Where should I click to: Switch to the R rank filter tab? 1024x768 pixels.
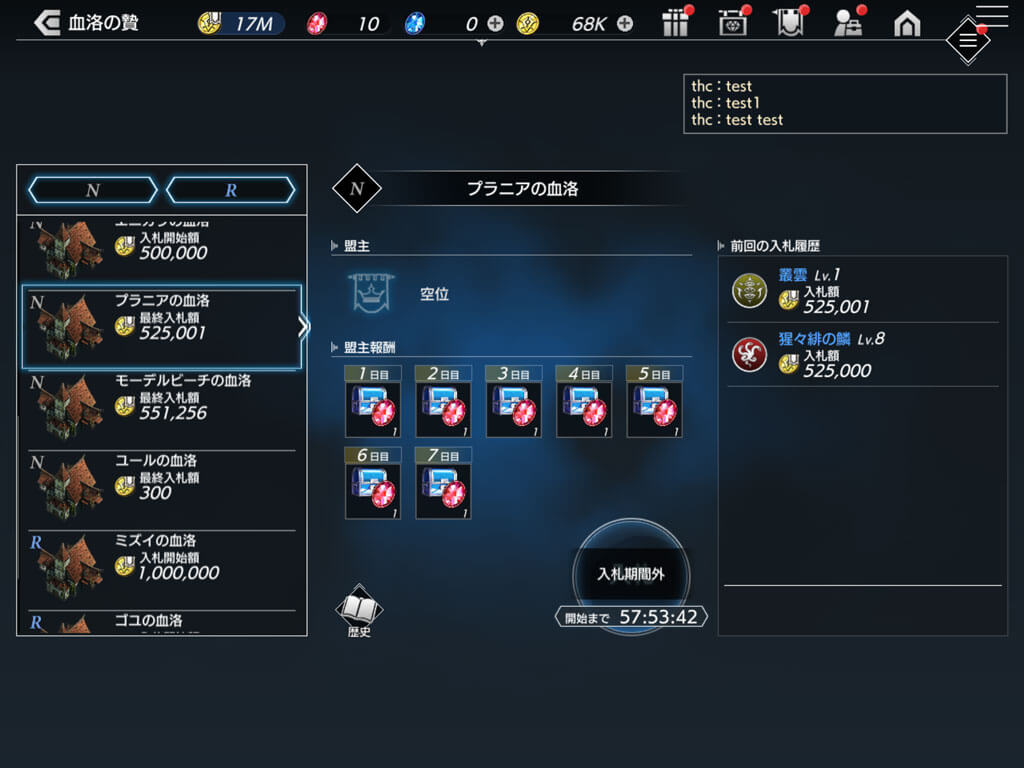(x=231, y=190)
